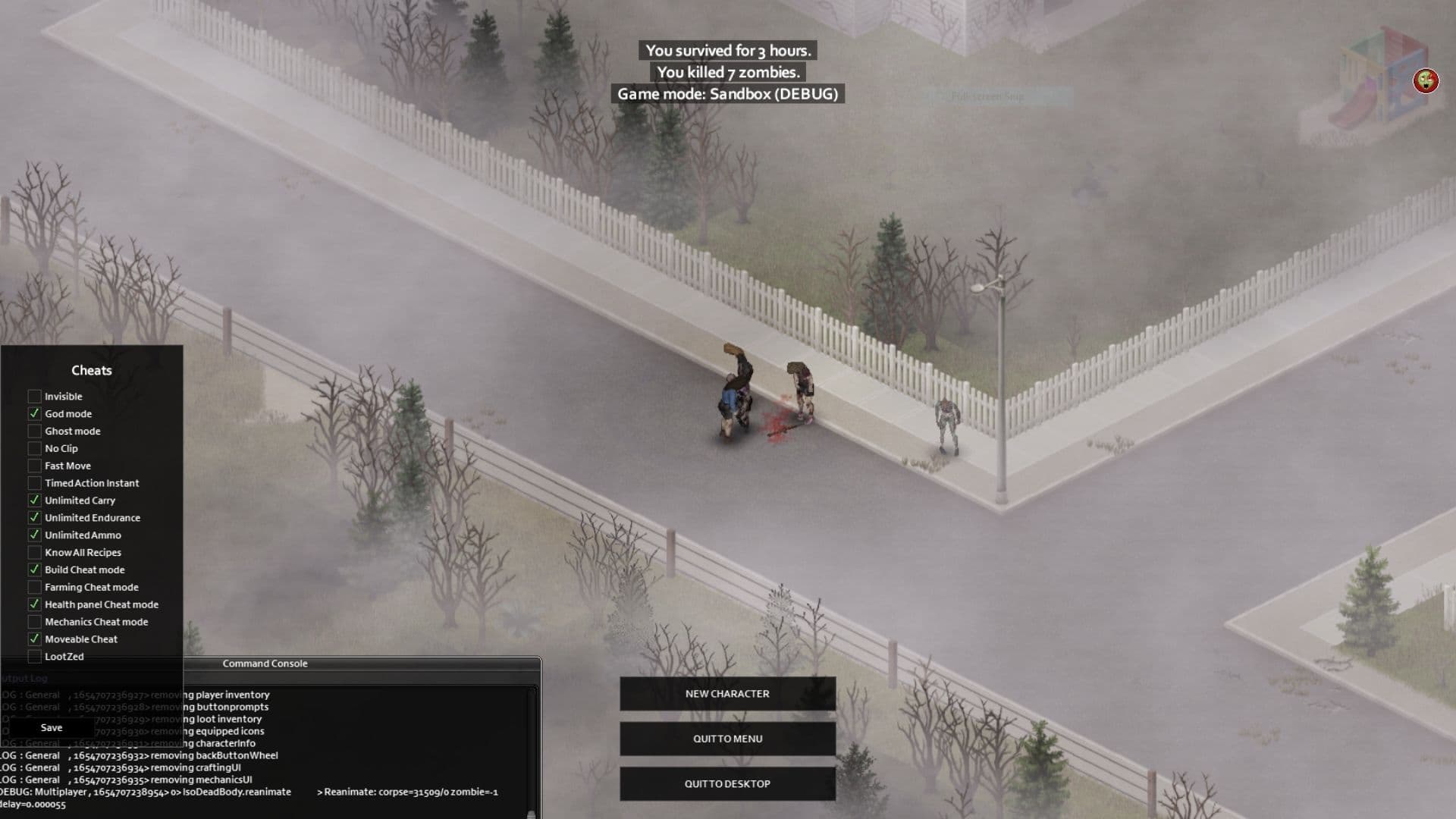Enable Fast Move

[x=35, y=466]
